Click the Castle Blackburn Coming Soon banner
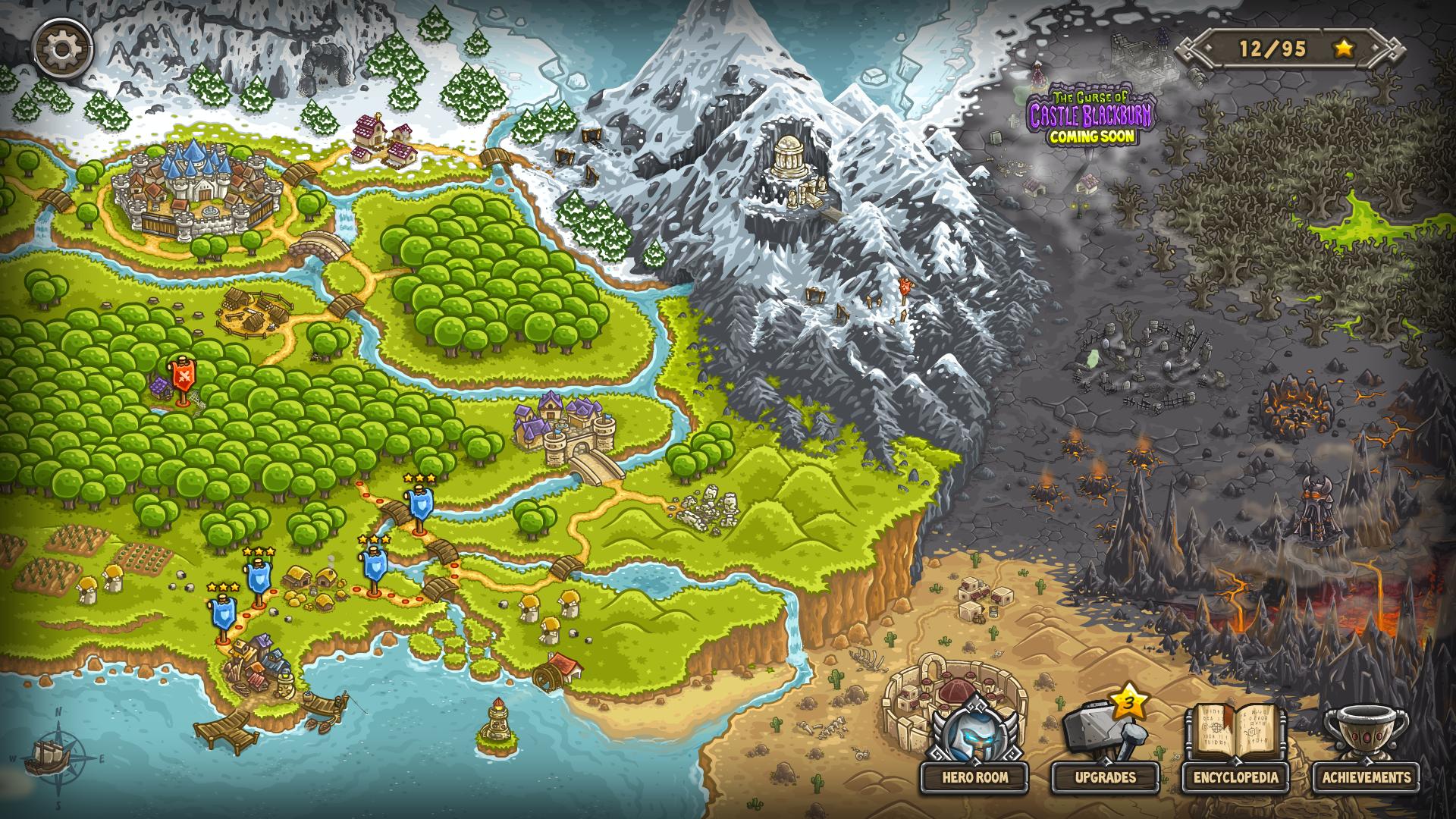Image resolution: width=1456 pixels, height=819 pixels. (x=1091, y=118)
